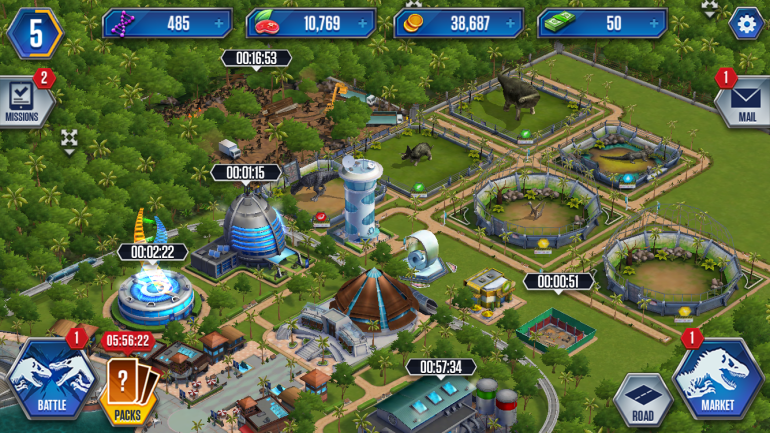
Task: Select the 00:02:22 timer bubble
Action: [152, 252]
